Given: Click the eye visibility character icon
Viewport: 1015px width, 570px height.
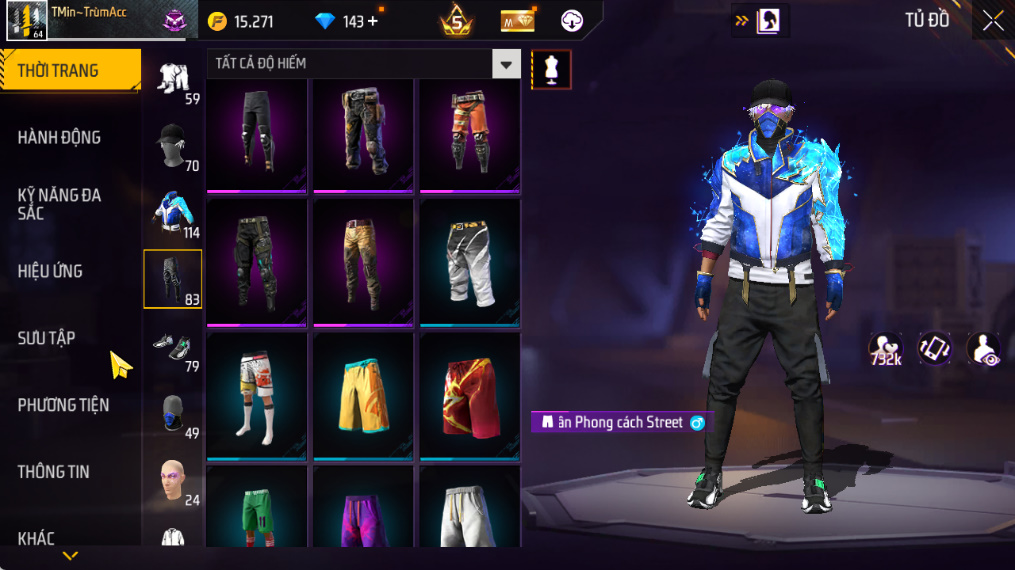Looking at the screenshot, I should point(984,349).
